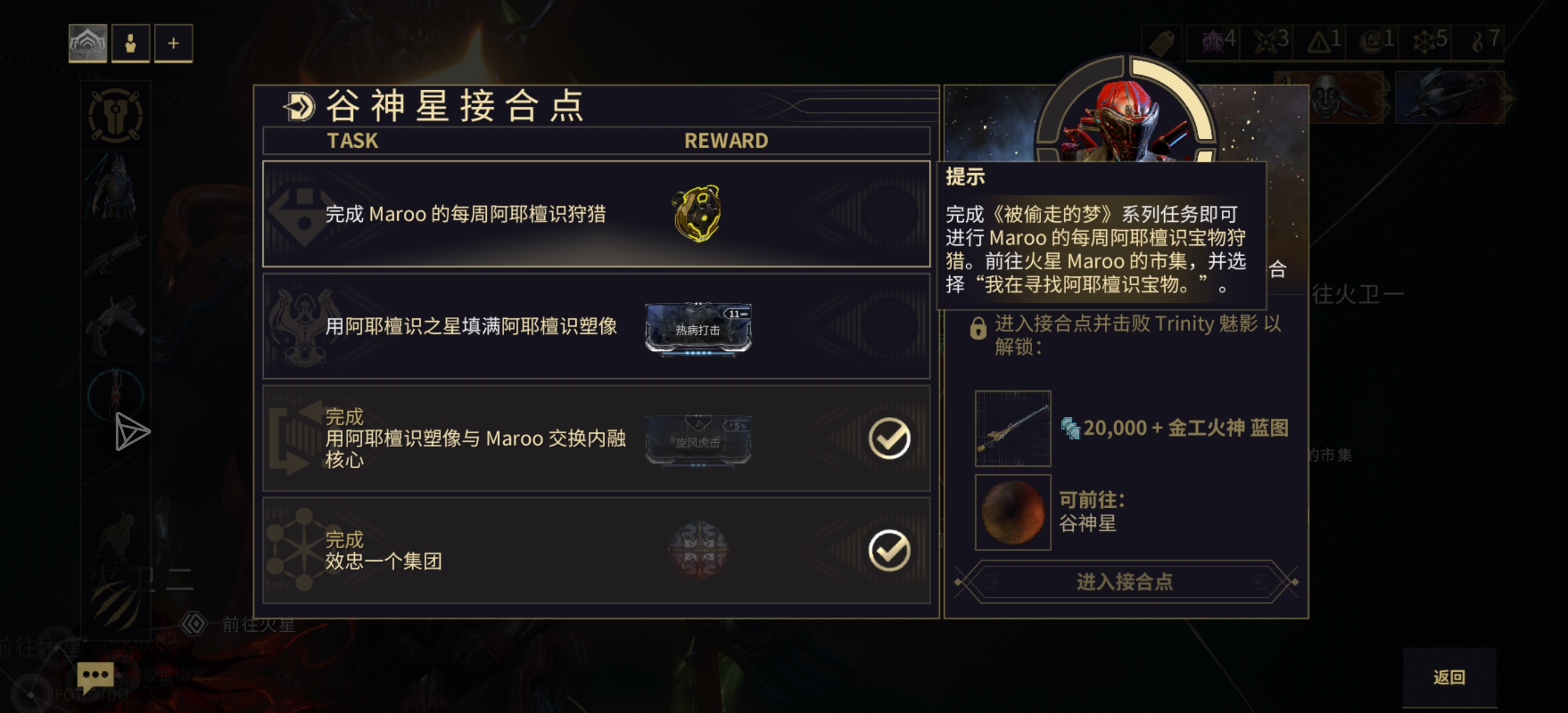Click the + add squad member icon
Image resolution: width=1568 pixels, height=713 pixels.
[174, 43]
